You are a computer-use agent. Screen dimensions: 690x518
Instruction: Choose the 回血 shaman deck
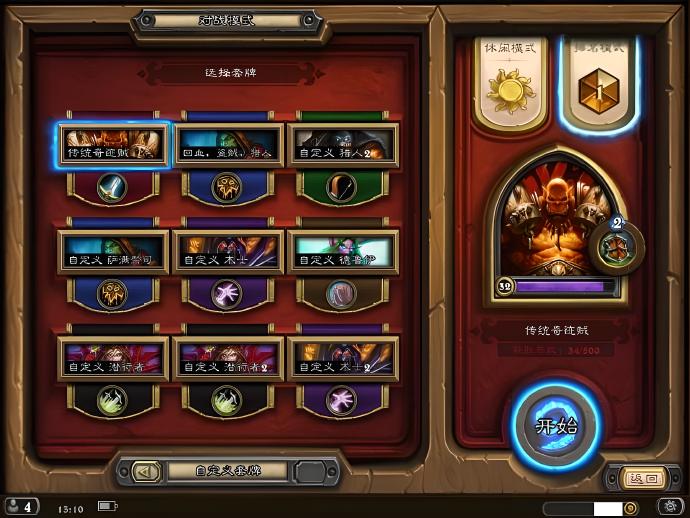[x=228, y=146]
